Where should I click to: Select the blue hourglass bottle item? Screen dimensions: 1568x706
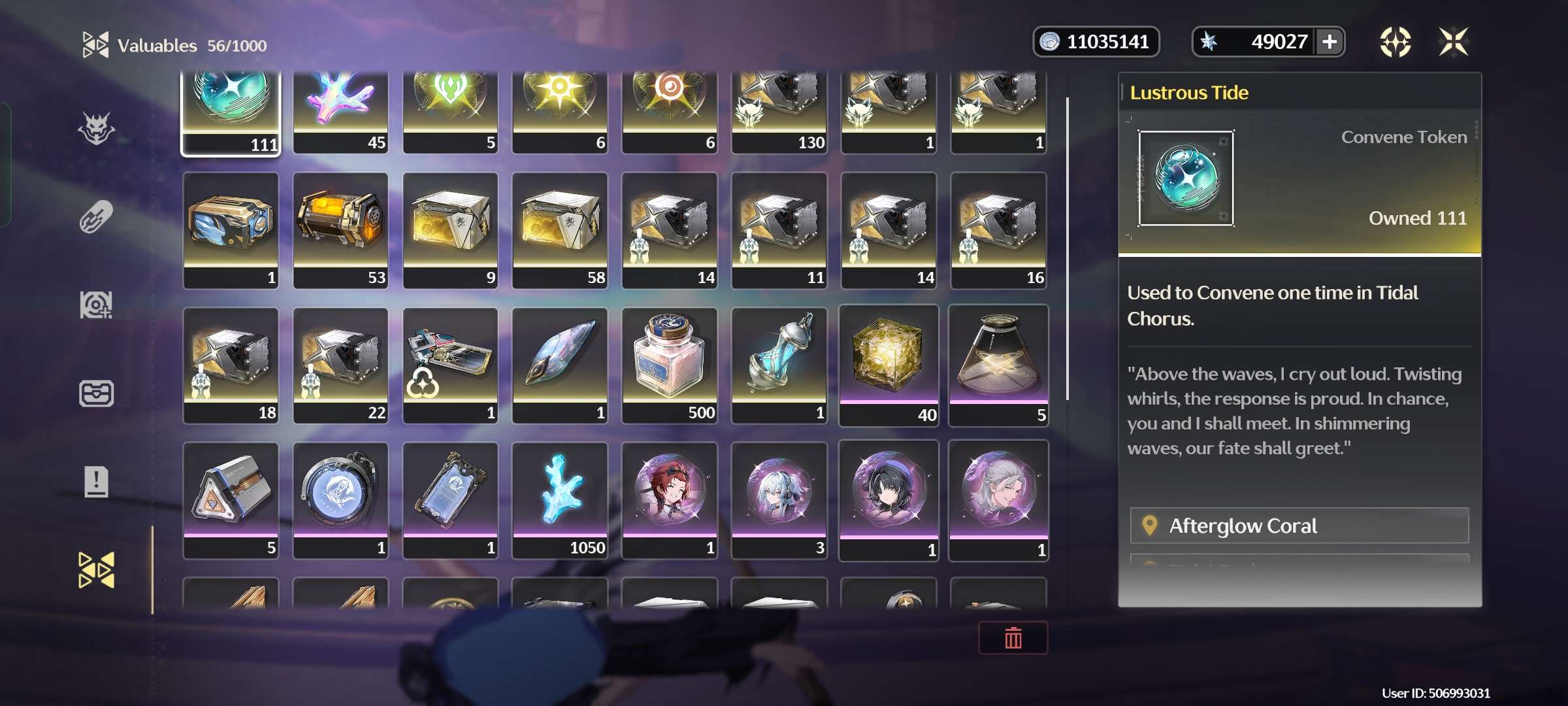[x=779, y=365]
